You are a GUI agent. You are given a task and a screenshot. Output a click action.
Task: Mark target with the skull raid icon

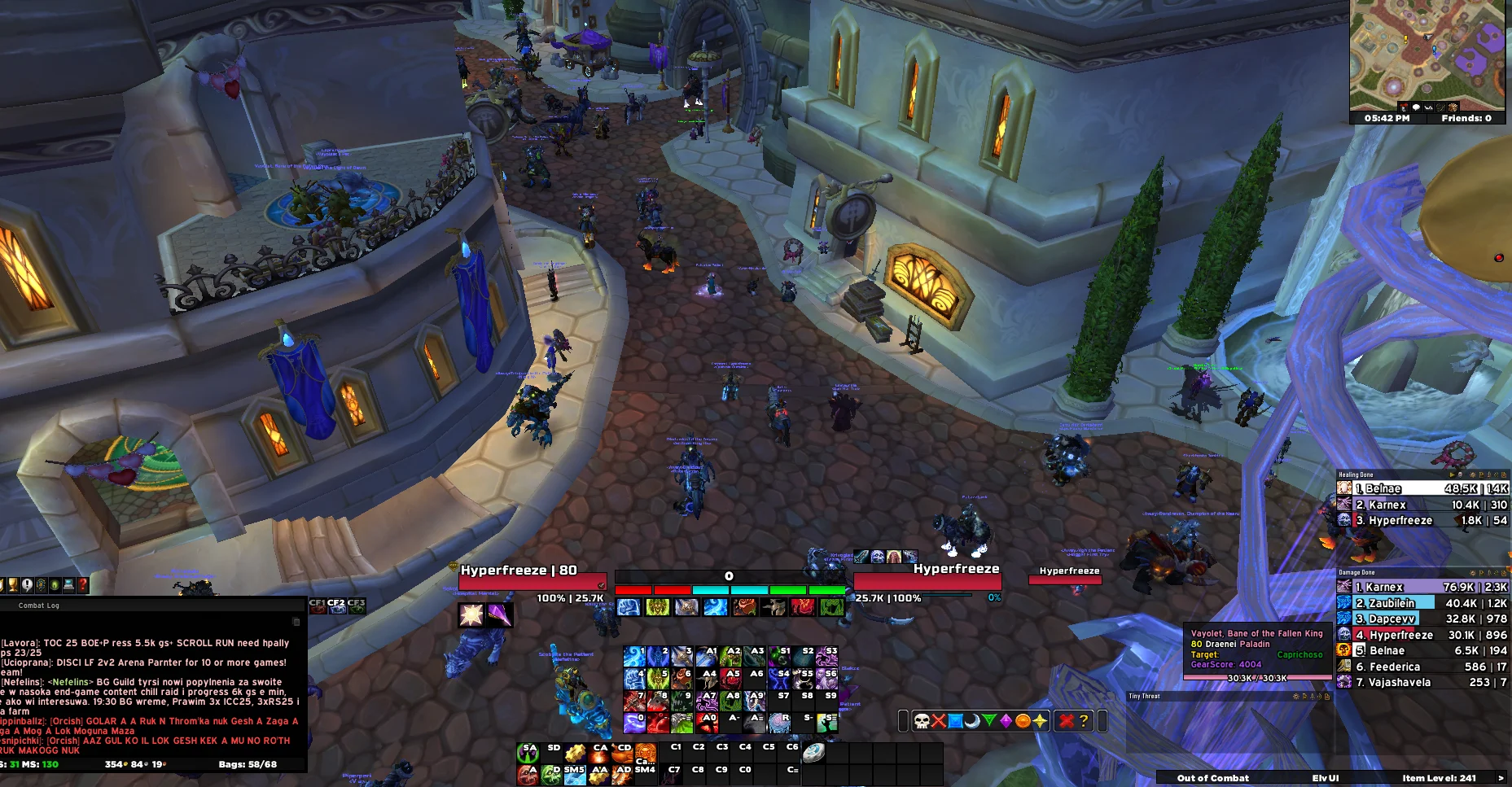(x=923, y=720)
